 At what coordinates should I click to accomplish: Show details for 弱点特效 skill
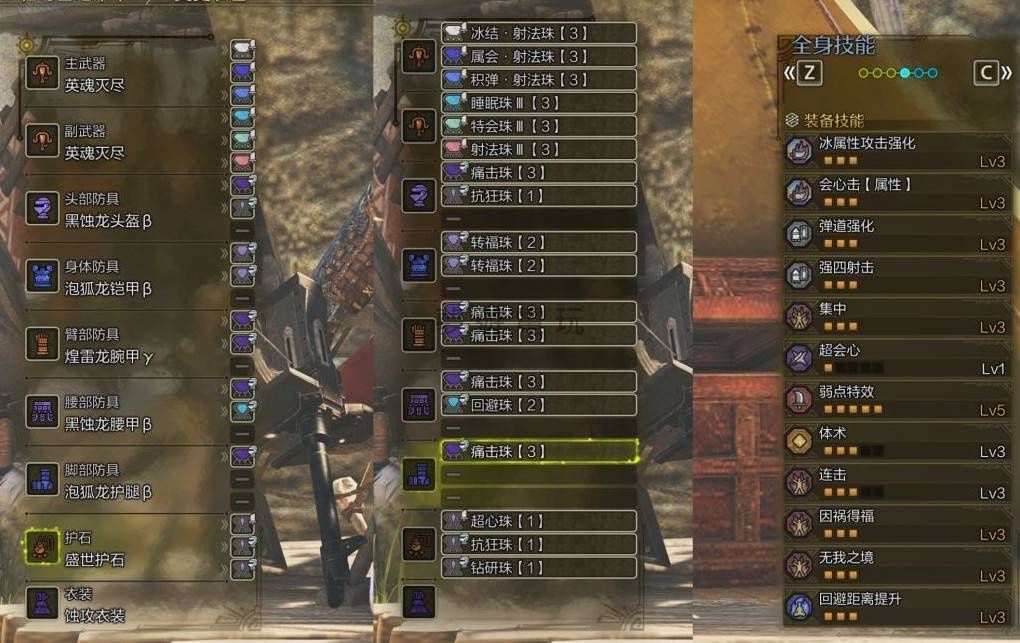pyautogui.click(x=897, y=400)
